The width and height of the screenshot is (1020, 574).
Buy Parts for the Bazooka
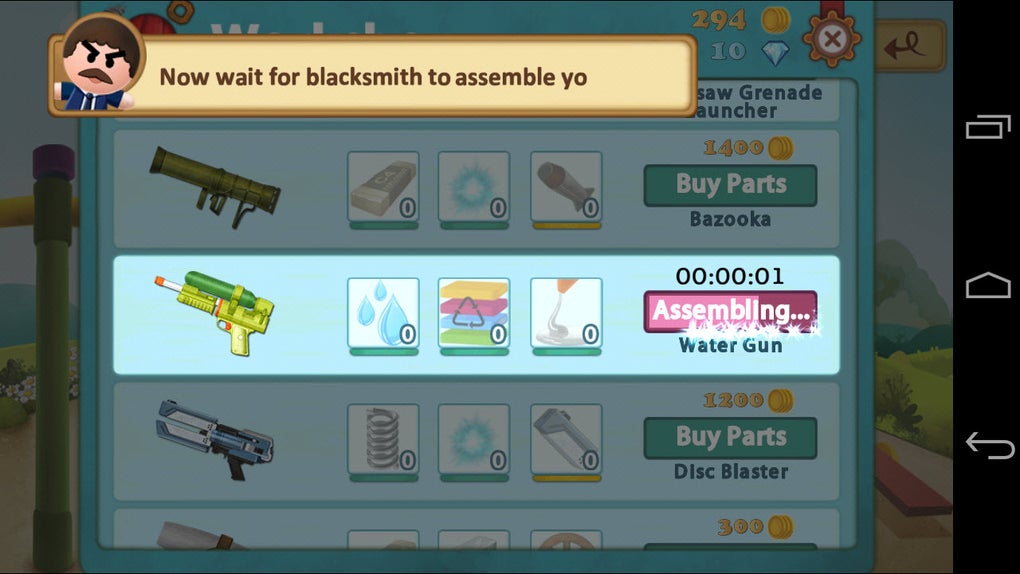730,185
